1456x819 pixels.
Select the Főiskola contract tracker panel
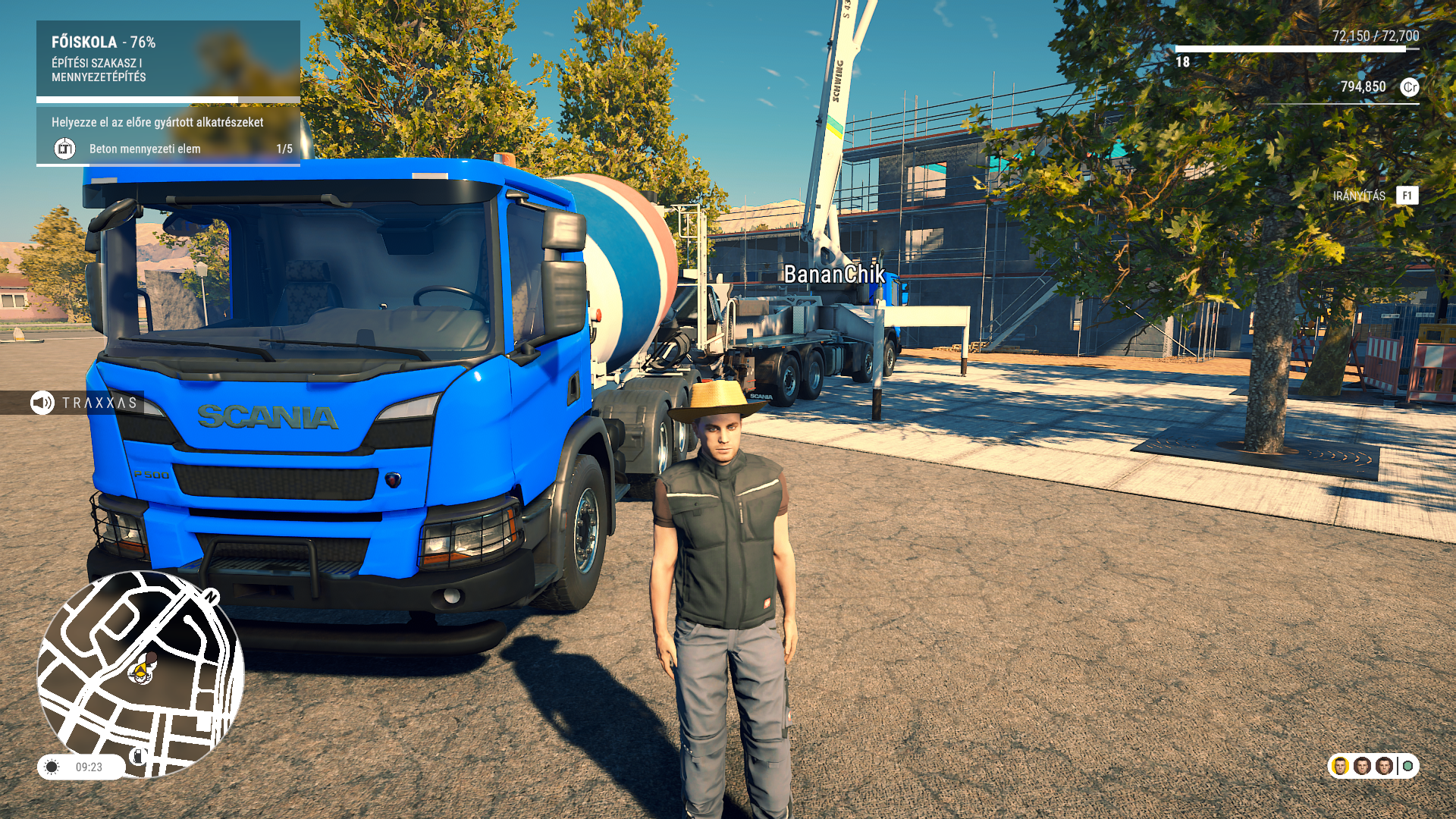pyautogui.click(x=168, y=59)
